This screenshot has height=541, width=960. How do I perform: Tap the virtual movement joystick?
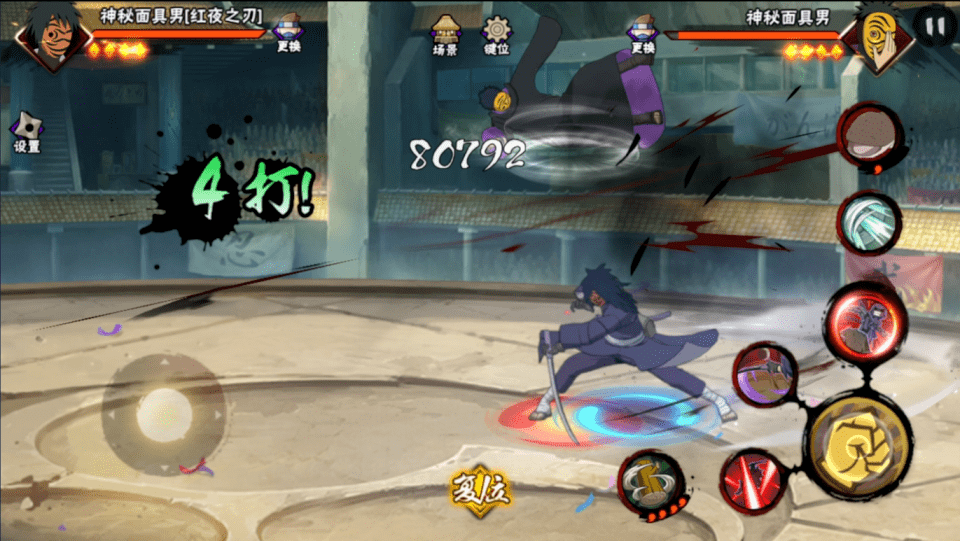click(x=162, y=413)
